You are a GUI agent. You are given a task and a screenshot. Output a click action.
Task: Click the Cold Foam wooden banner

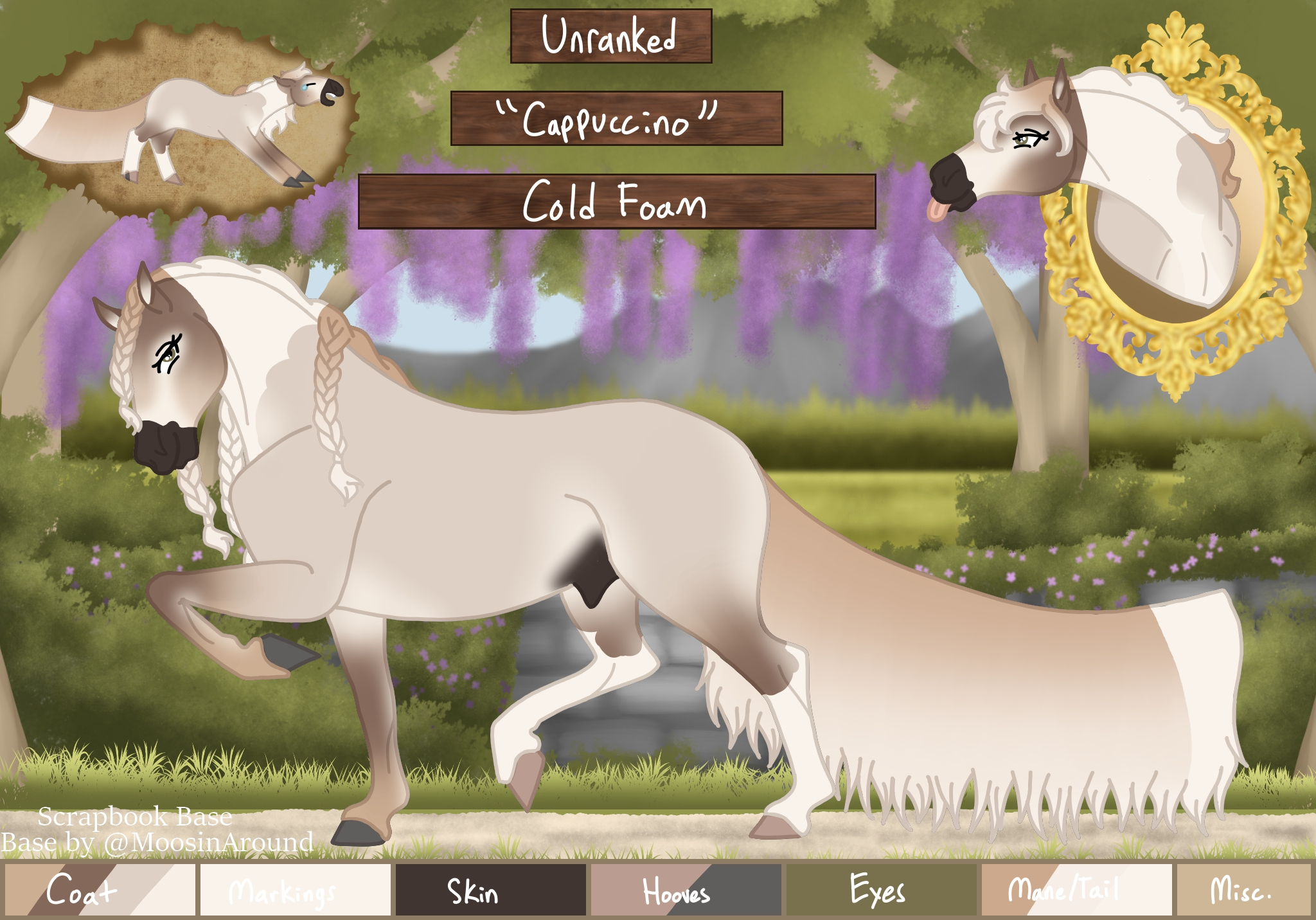616,201
